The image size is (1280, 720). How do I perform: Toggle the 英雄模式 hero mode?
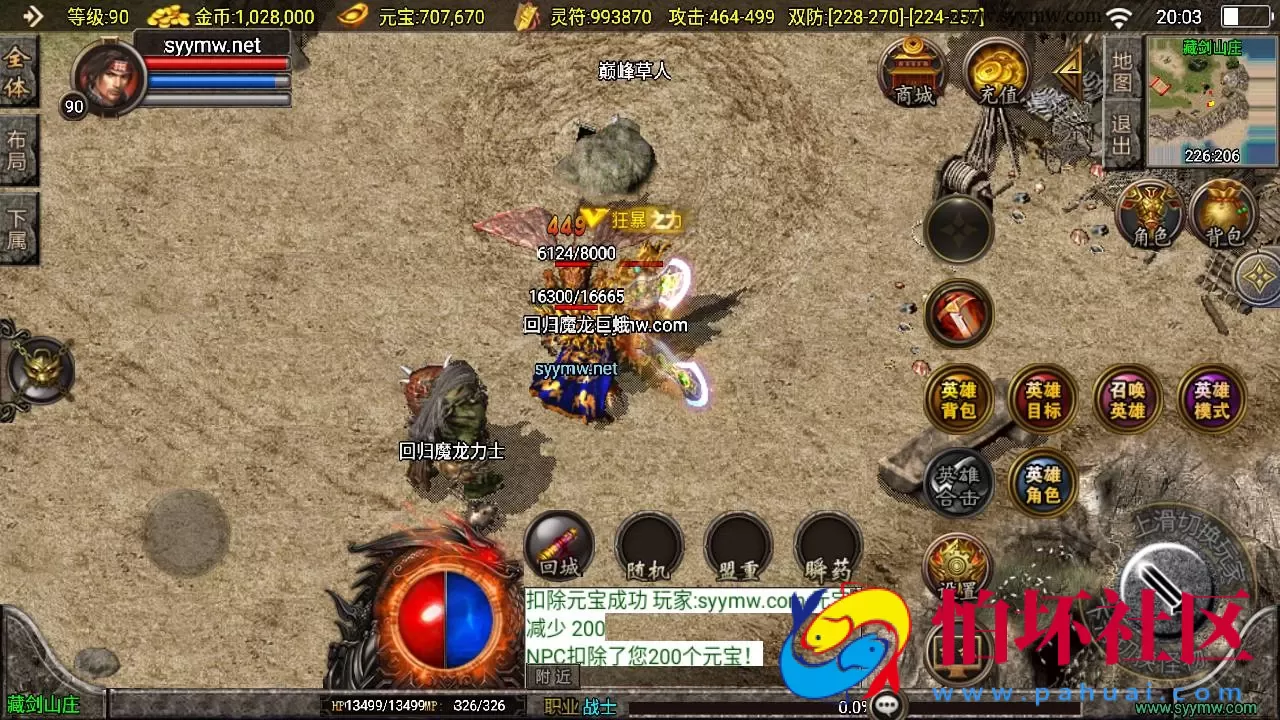(1210, 398)
